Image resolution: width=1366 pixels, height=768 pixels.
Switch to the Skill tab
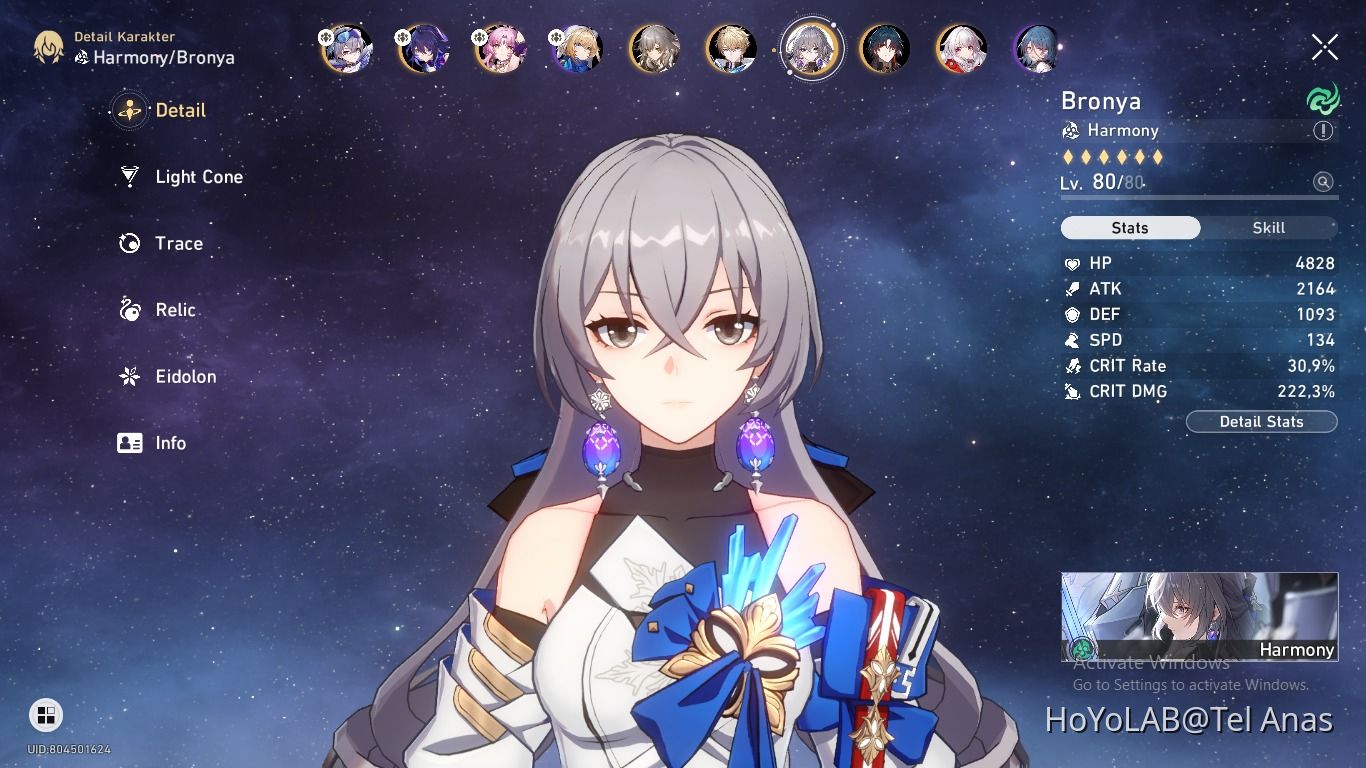[1268, 228]
